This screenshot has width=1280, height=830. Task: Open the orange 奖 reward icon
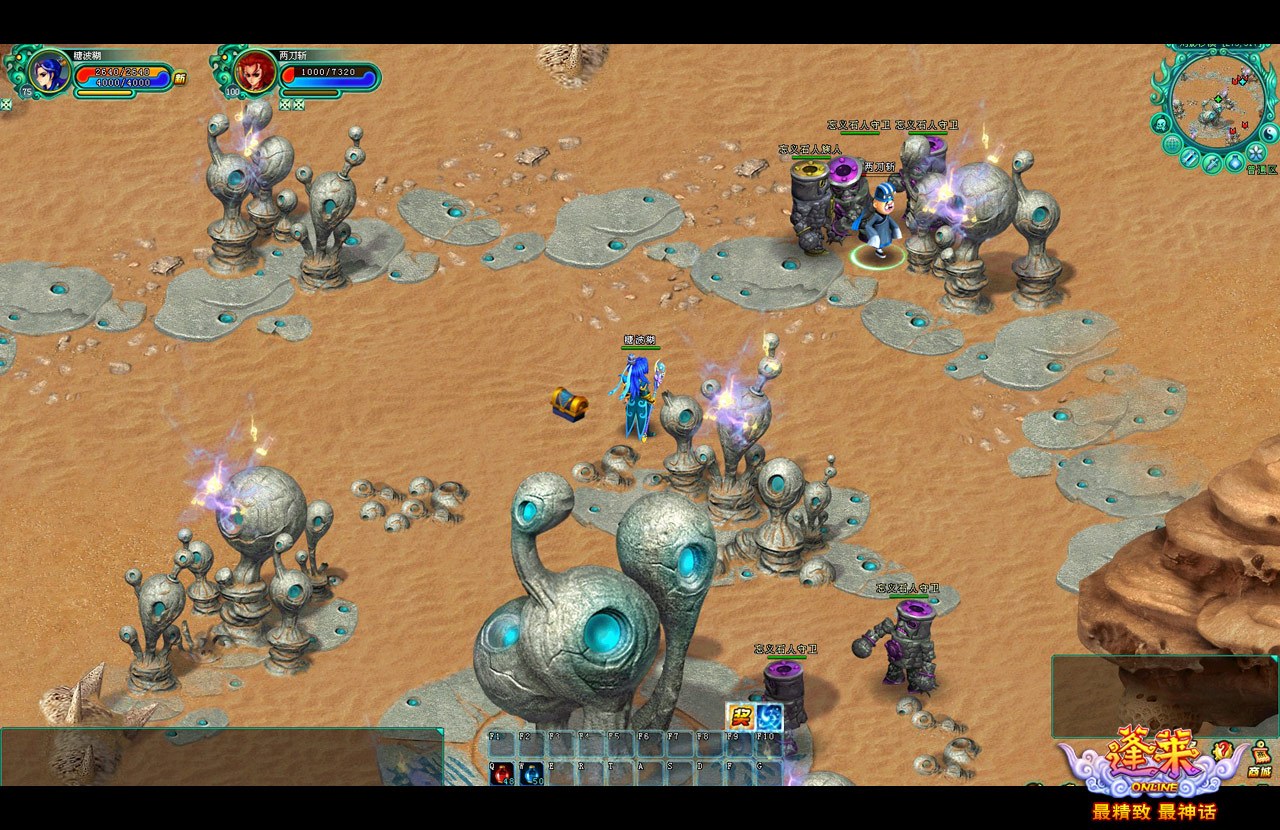pyautogui.click(x=740, y=716)
